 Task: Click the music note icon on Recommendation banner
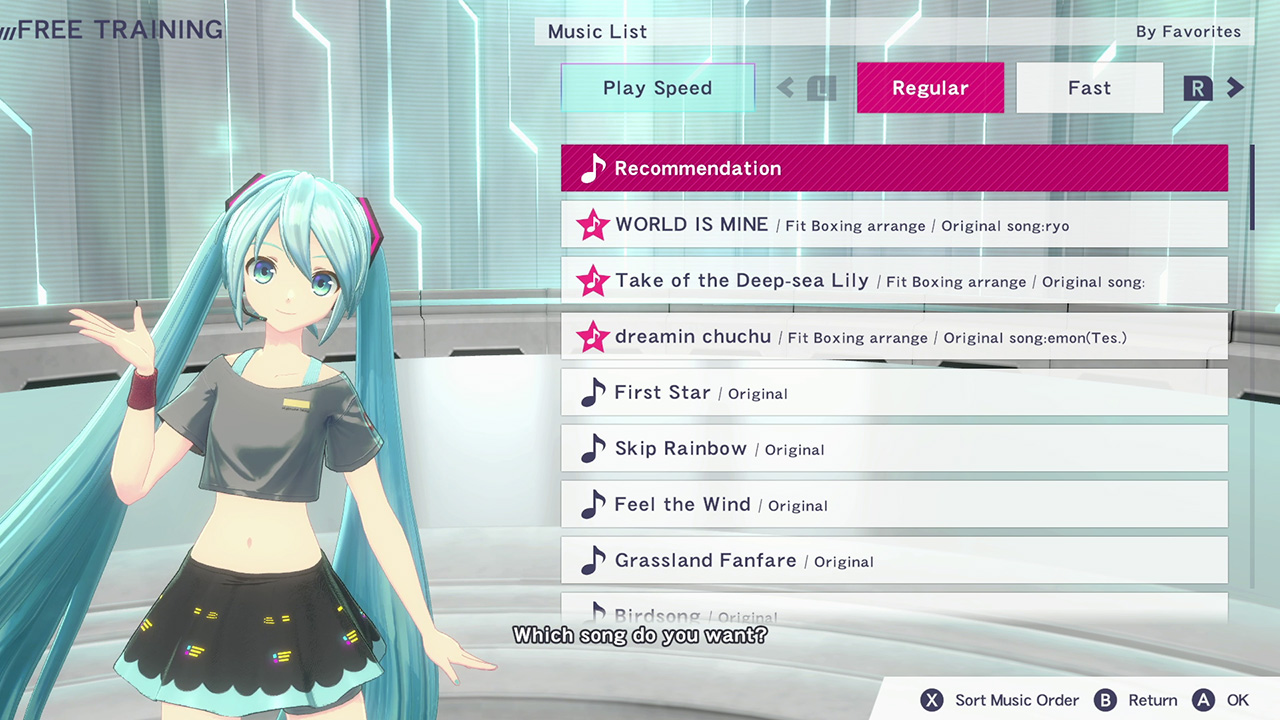click(592, 168)
